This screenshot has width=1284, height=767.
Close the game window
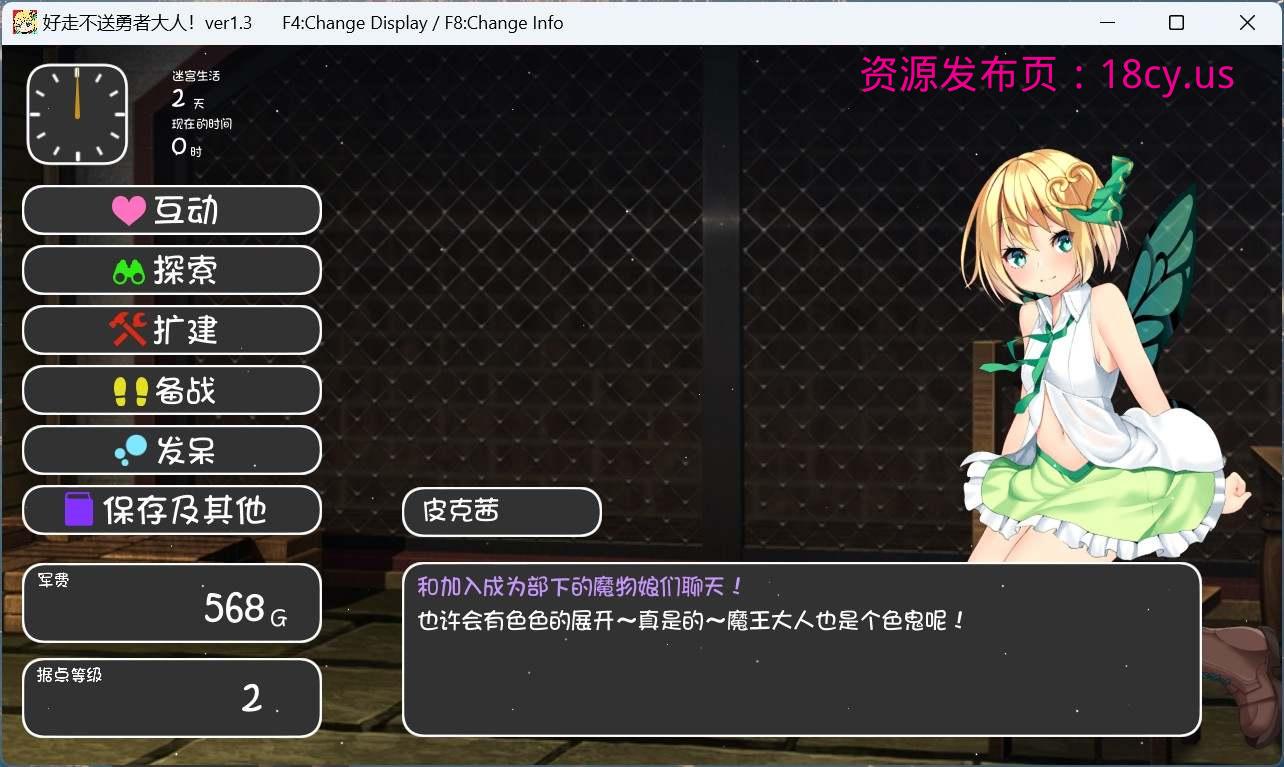pyautogui.click(x=1247, y=22)
